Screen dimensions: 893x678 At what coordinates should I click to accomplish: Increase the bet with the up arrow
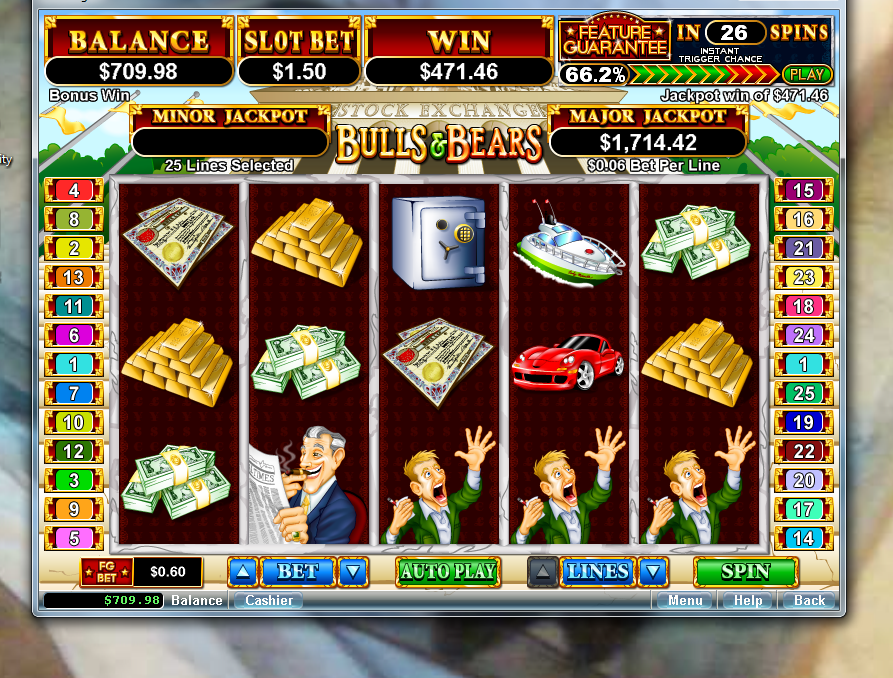tap(242, 572)
